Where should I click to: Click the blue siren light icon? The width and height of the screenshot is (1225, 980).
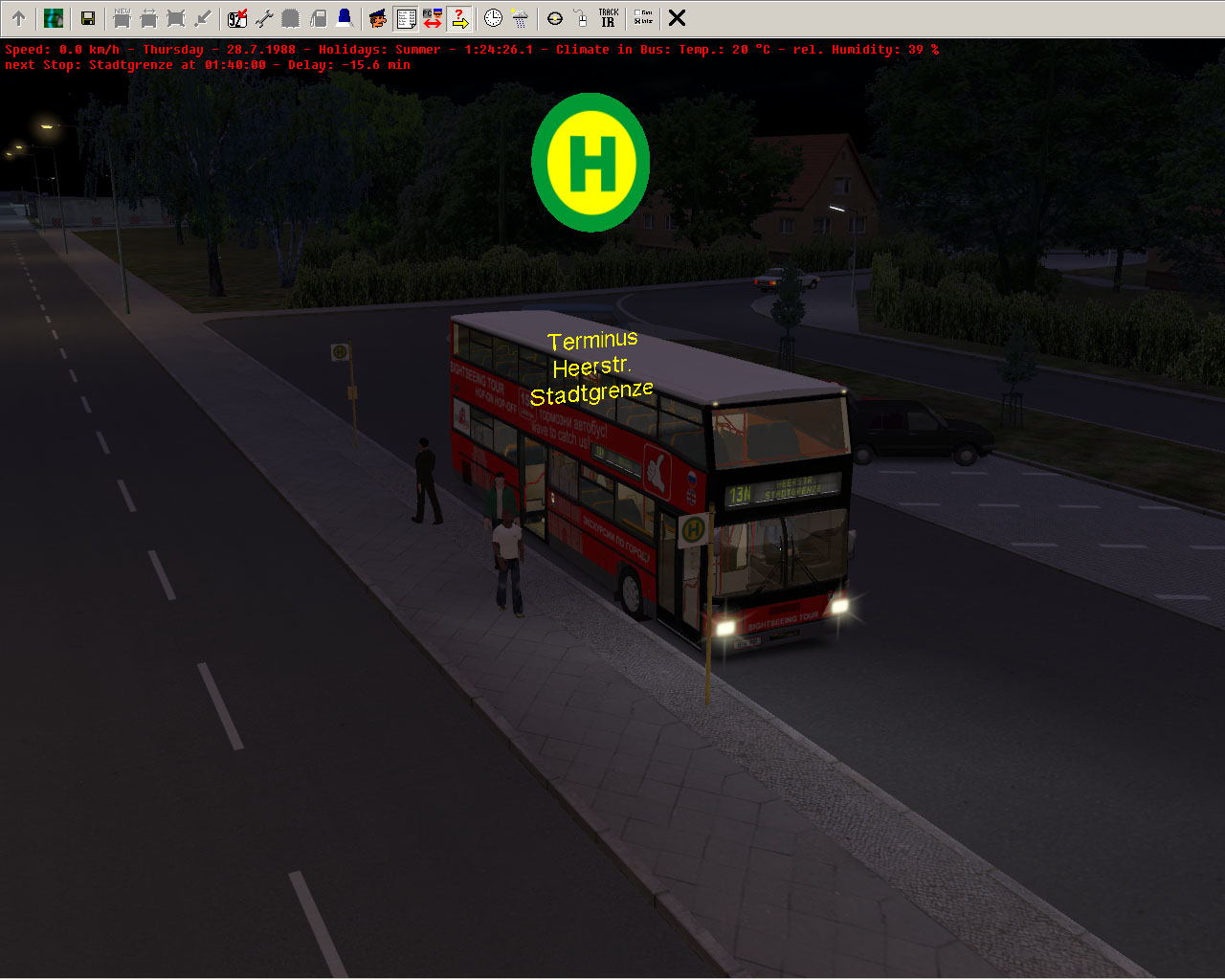coord(345,18)
